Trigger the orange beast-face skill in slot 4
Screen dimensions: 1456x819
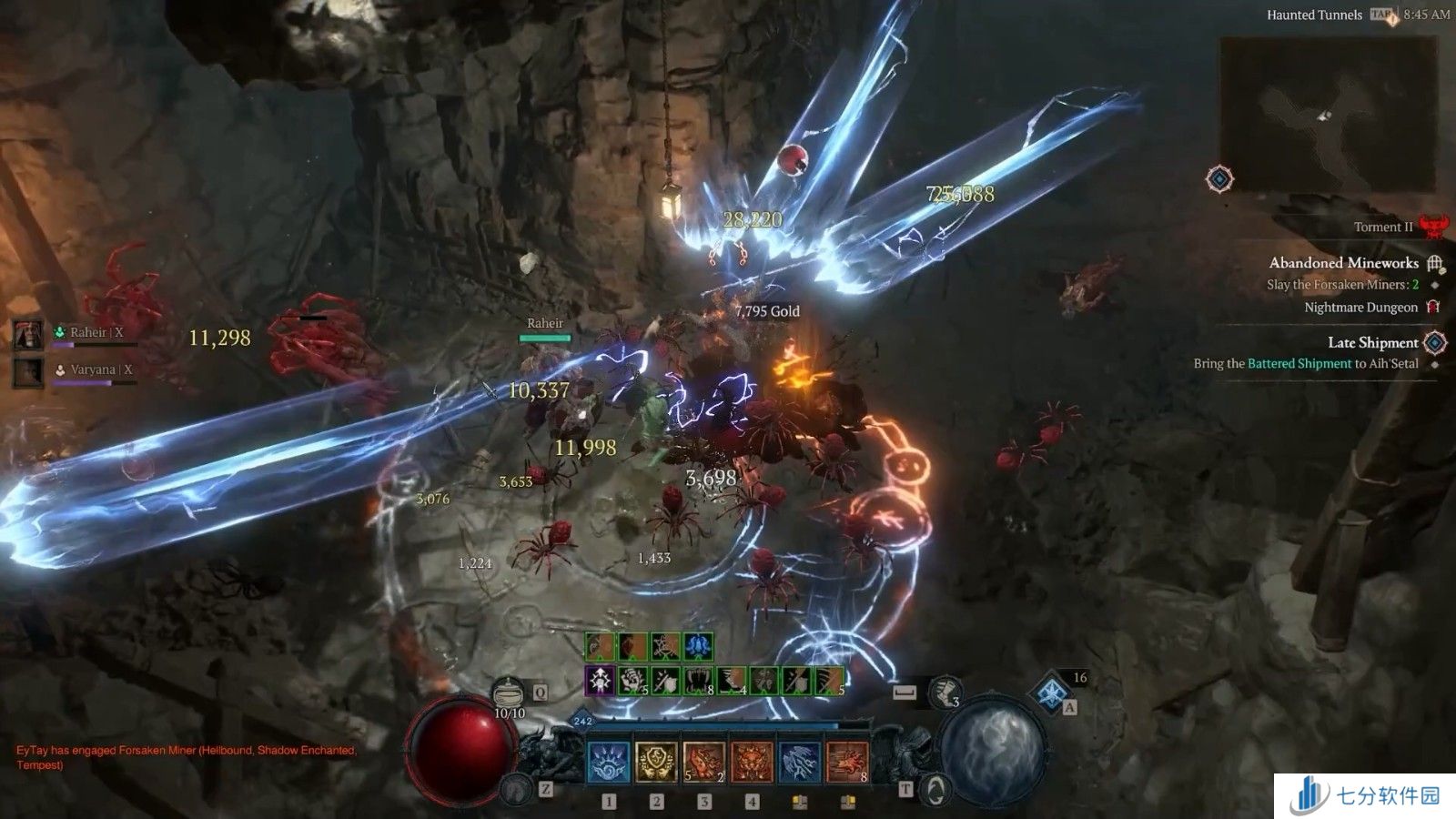(752, 762)
